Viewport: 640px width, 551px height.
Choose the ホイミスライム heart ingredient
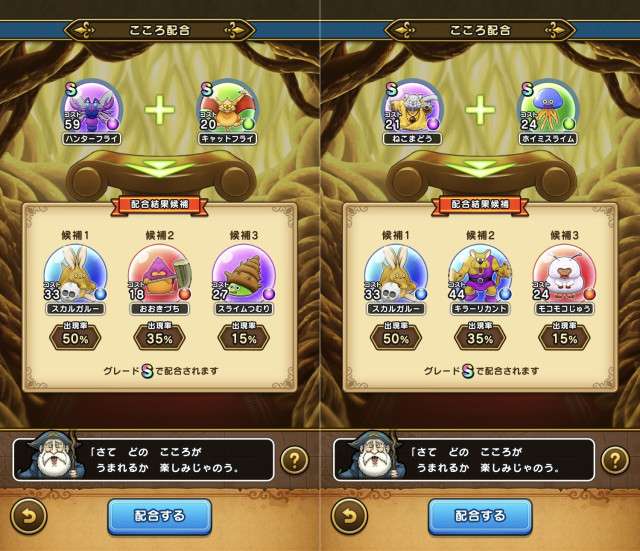549,110
